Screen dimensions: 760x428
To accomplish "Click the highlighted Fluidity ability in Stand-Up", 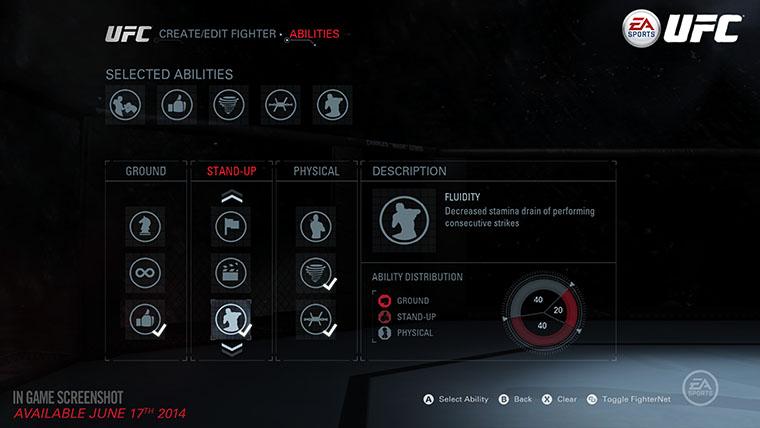I will coord(231,318).
